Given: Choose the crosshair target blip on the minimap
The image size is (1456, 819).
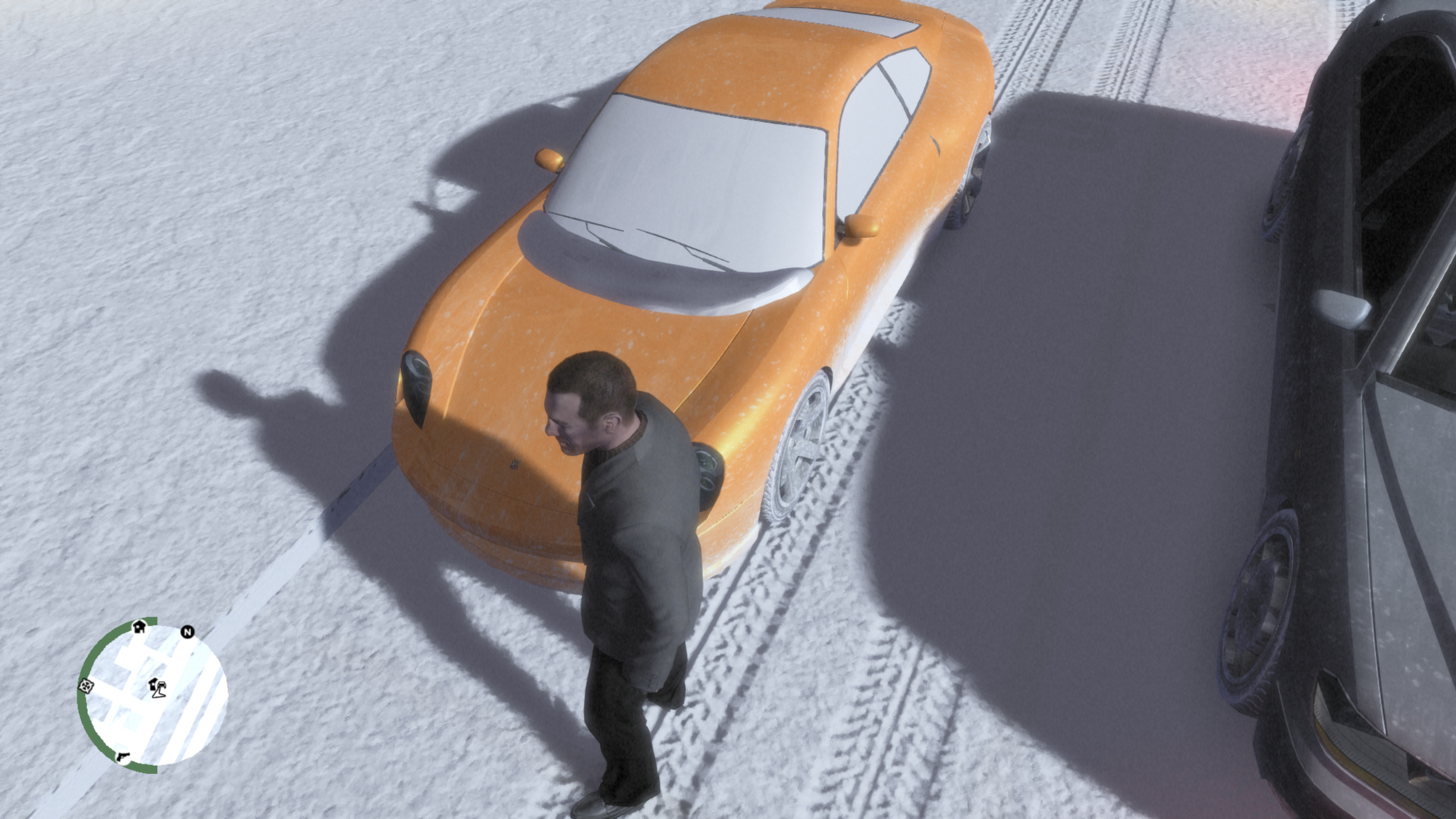Looking at the screenshot, I should (86, 686).
